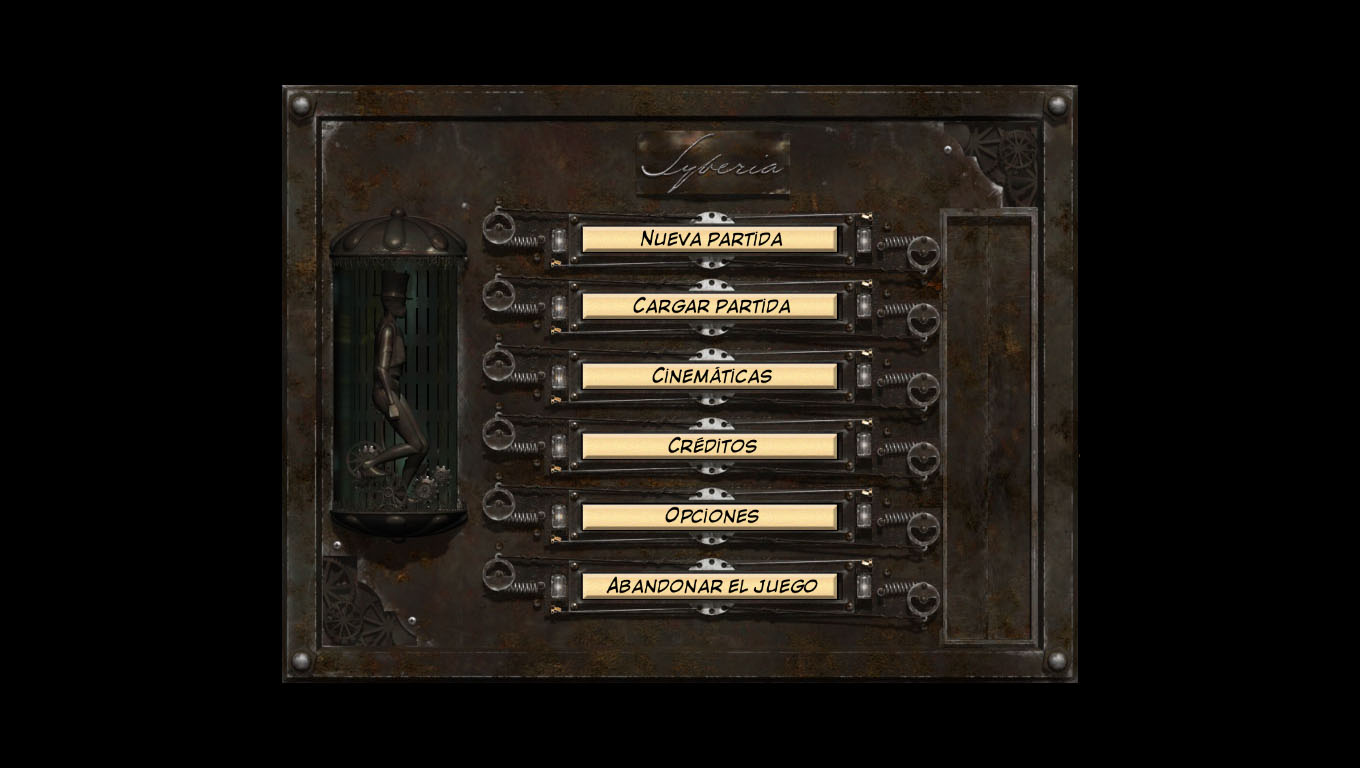The width and height of the screenshot is (1360, 768).
Task: Select the Cinemáticas entry
Action: tap(710, 376)
